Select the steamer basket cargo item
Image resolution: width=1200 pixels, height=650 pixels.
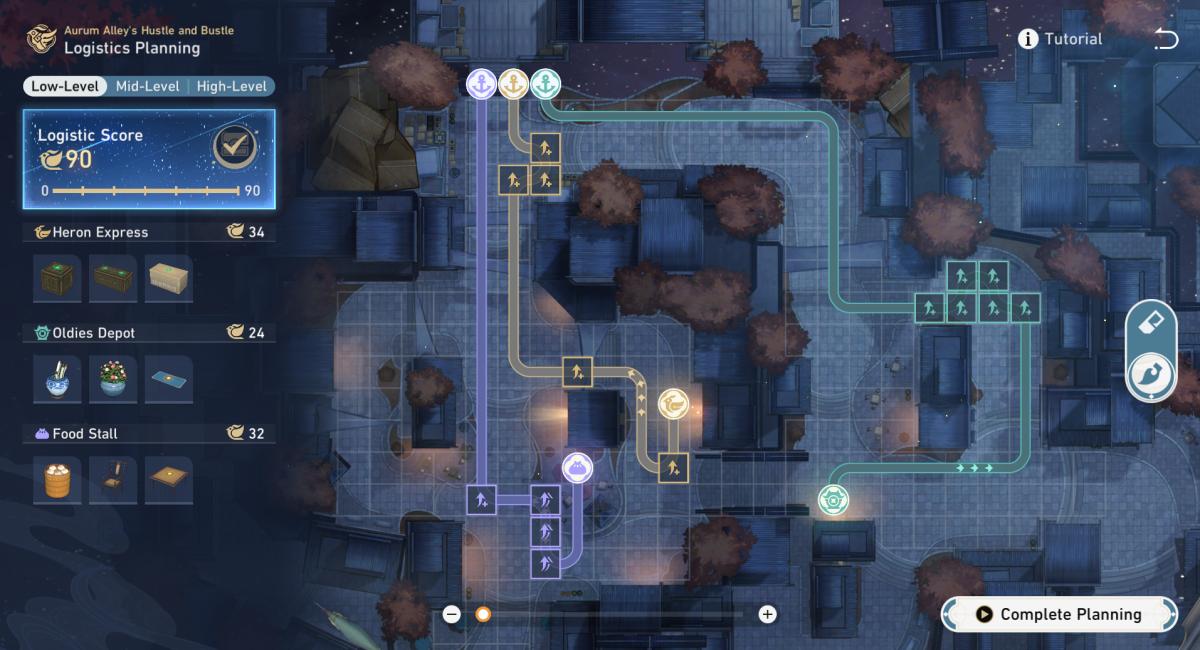pos(57,481)
